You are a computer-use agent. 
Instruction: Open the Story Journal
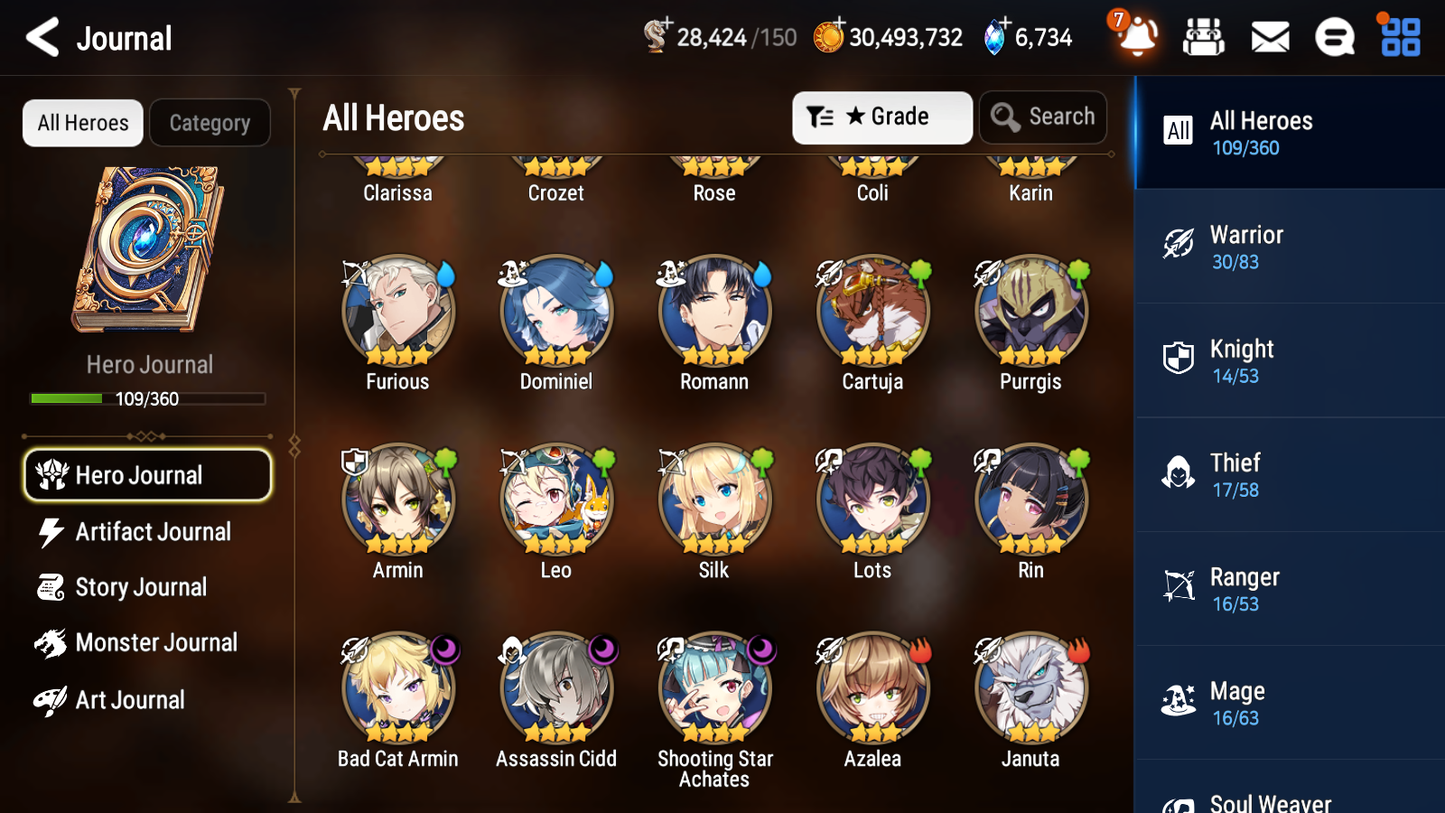(140, 587)
